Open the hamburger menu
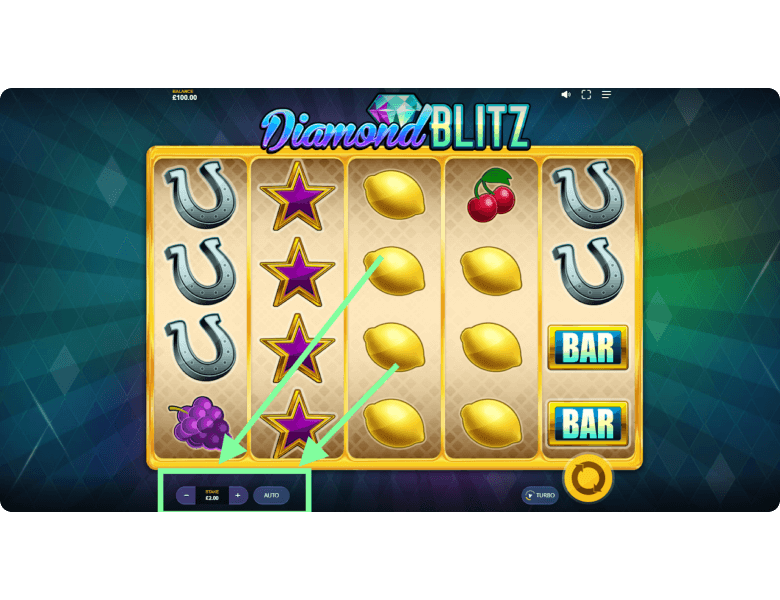Image resolution: width=780 pixels, height=600 pixels. click(x=606, y=94)
